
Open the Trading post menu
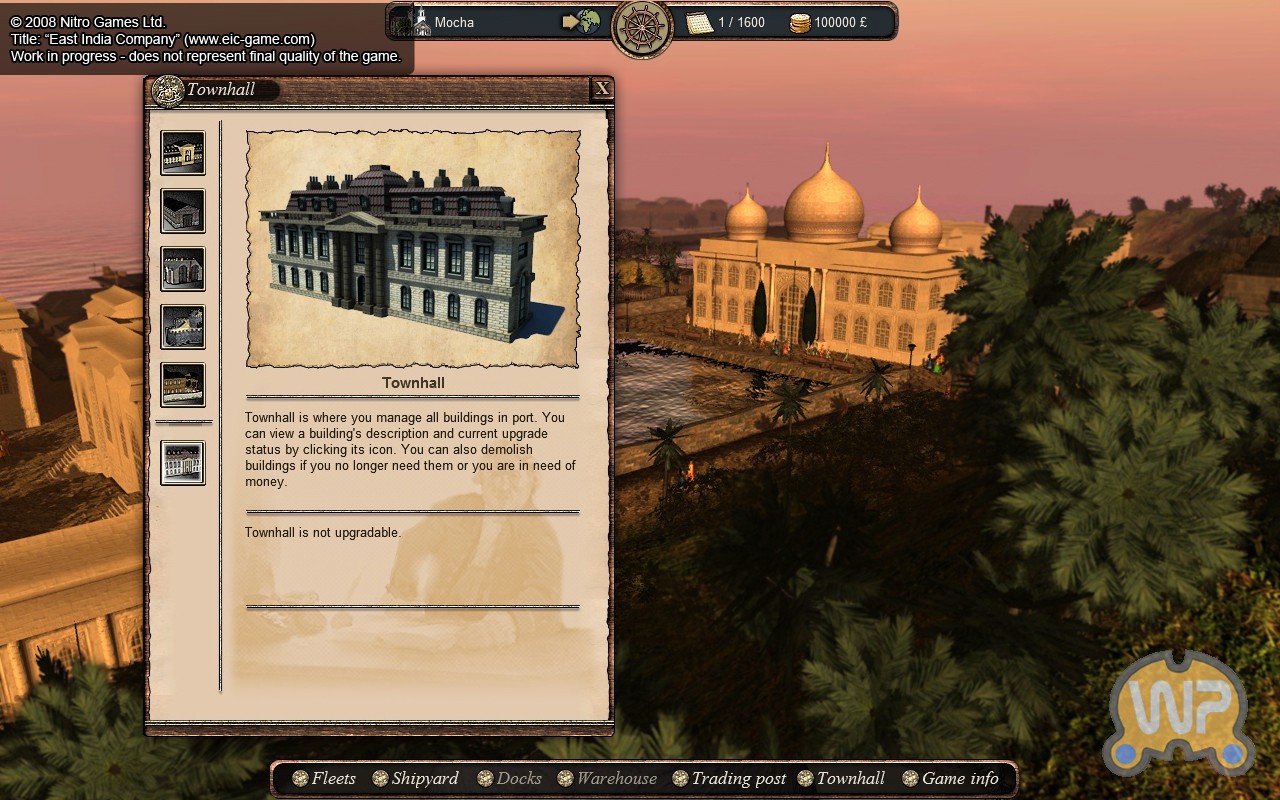729,778
